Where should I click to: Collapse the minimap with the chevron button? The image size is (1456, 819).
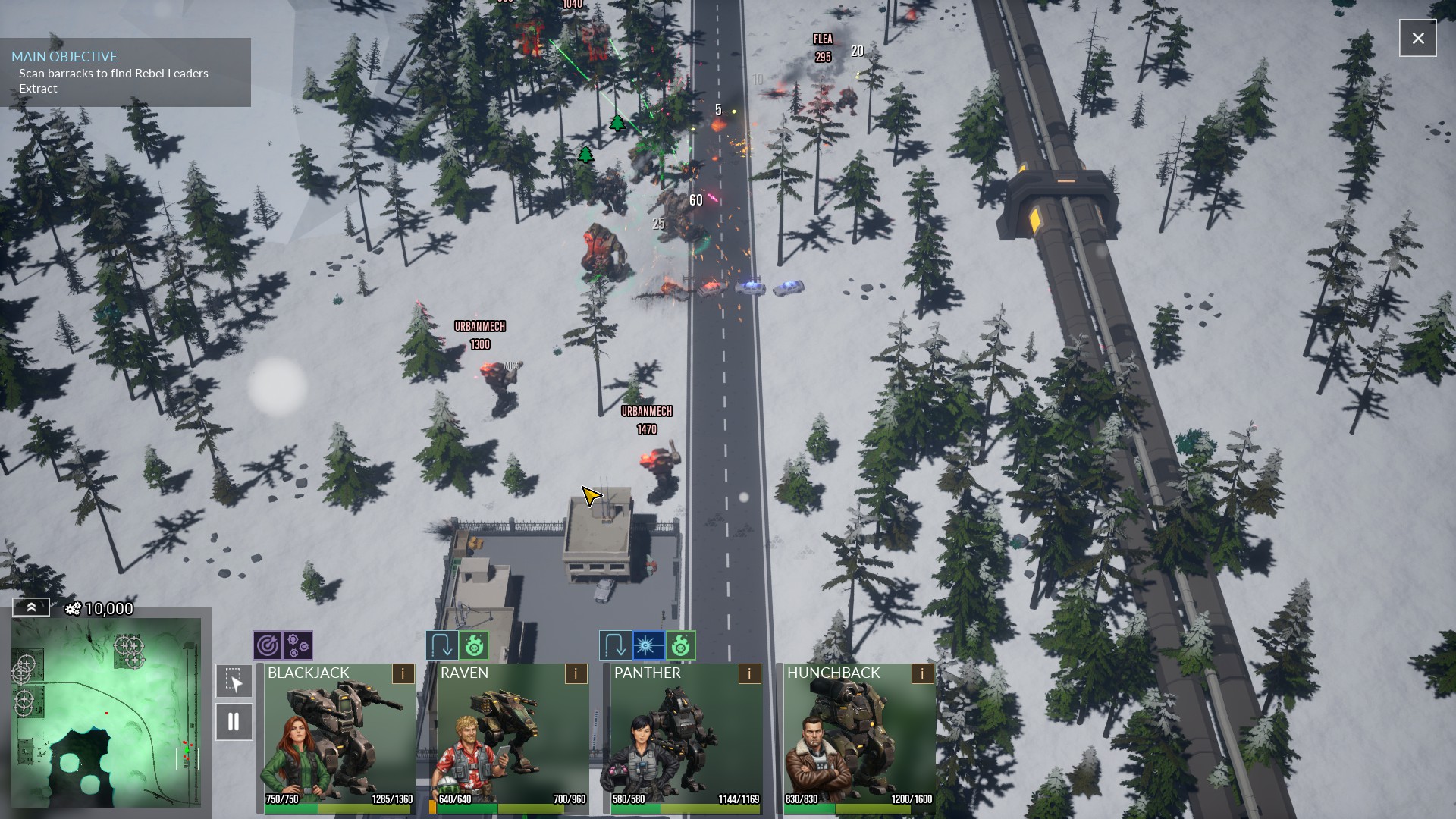(x=31, y=607)
